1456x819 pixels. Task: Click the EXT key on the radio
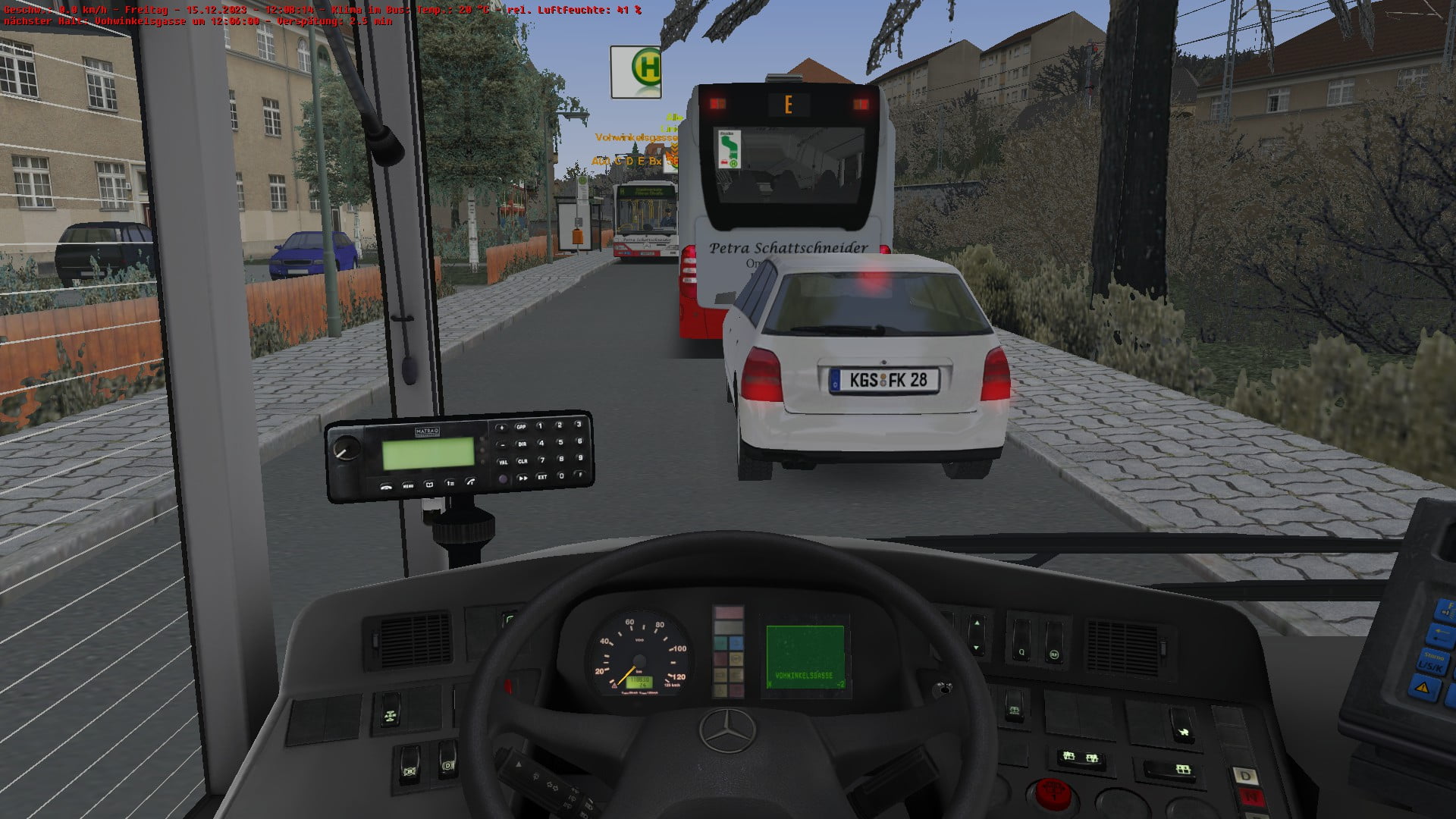point(542,477)
